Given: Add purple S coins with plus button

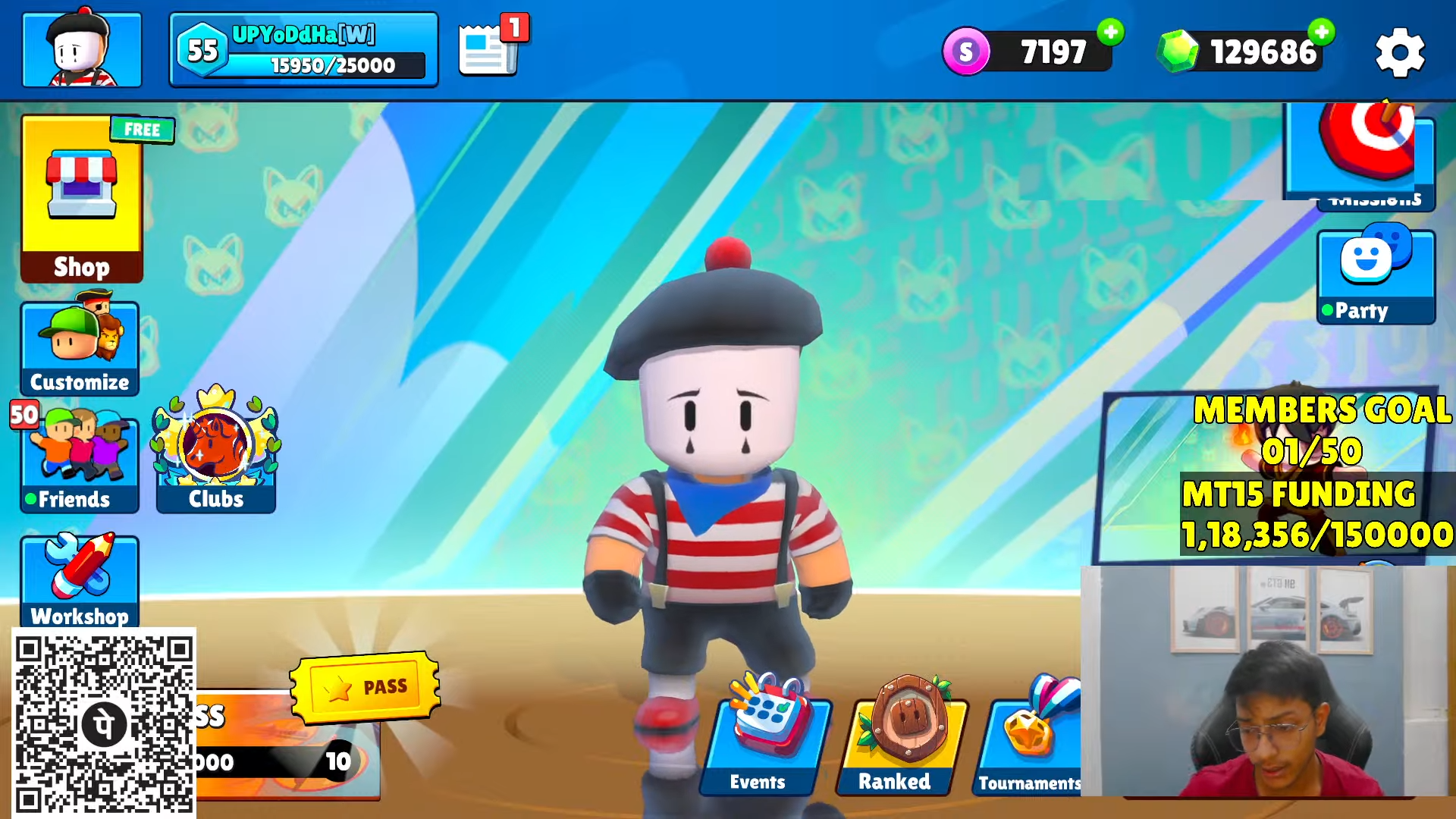Looking at the screenshot, I should (x=1111, y=33).
